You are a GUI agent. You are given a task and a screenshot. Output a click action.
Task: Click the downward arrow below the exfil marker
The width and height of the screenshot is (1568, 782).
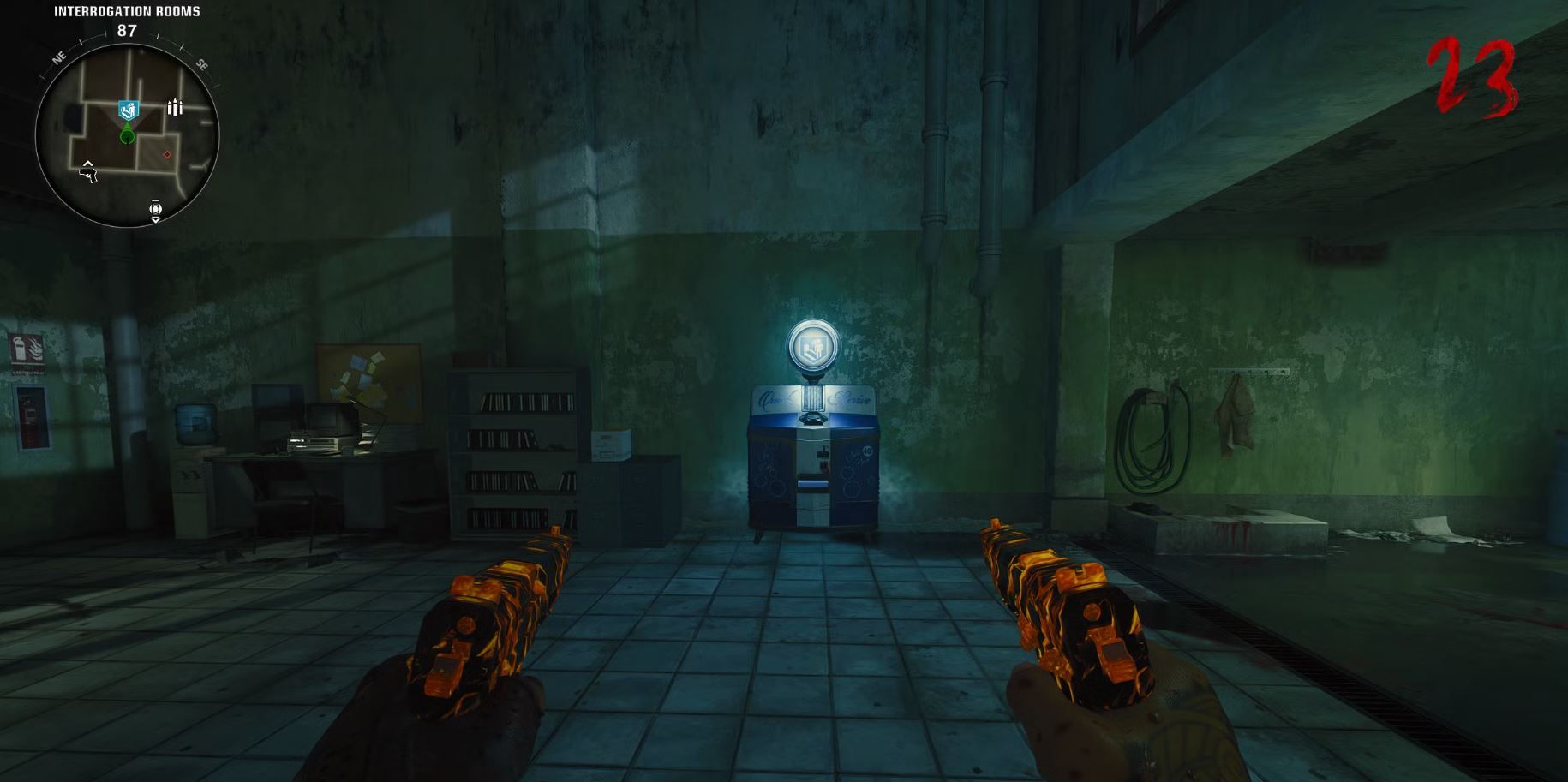[156, 221]
